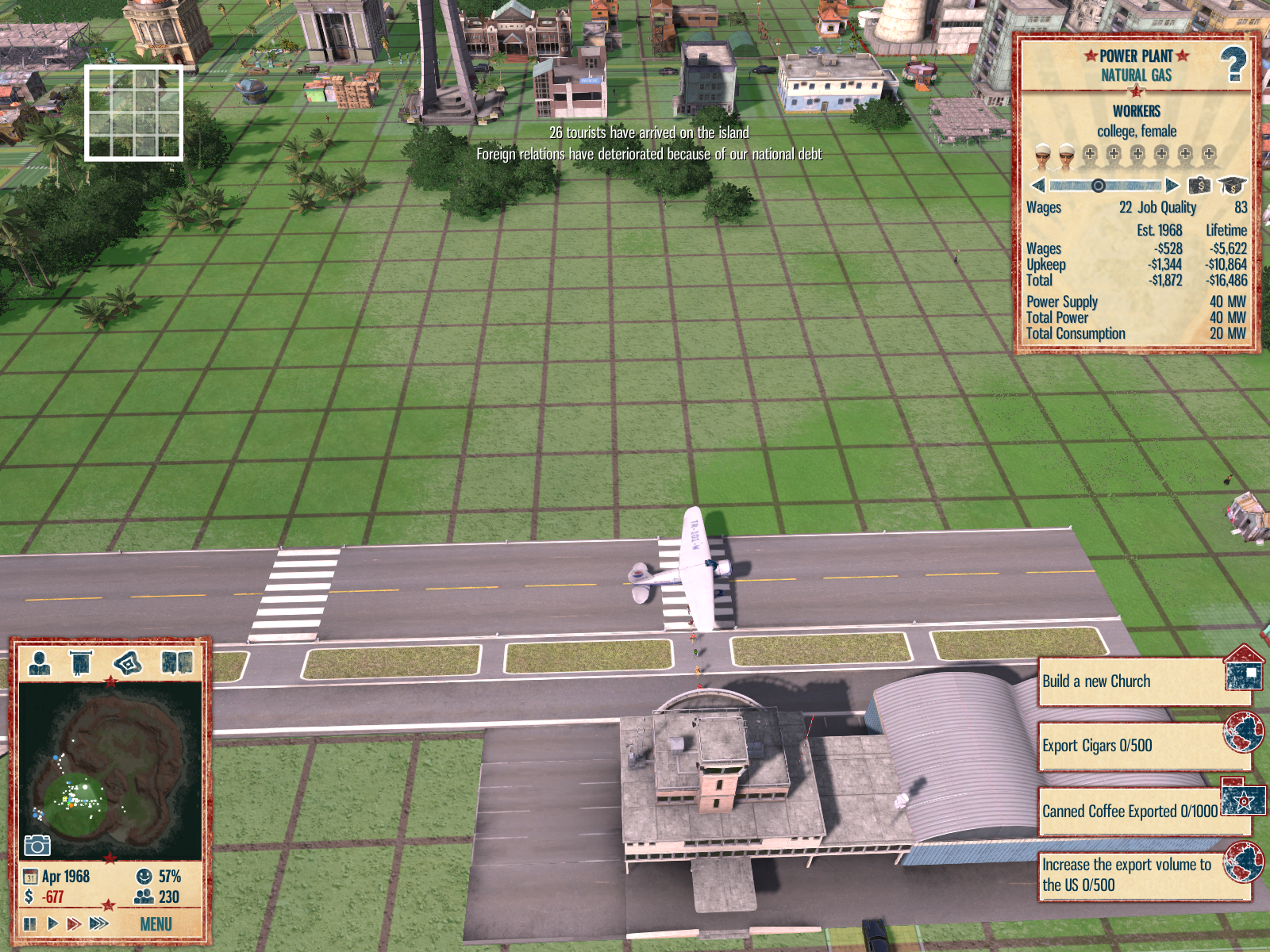Open the island overlay icon above the minimap
Viewport: 1270px width, 952px height.
pos(128,662)
